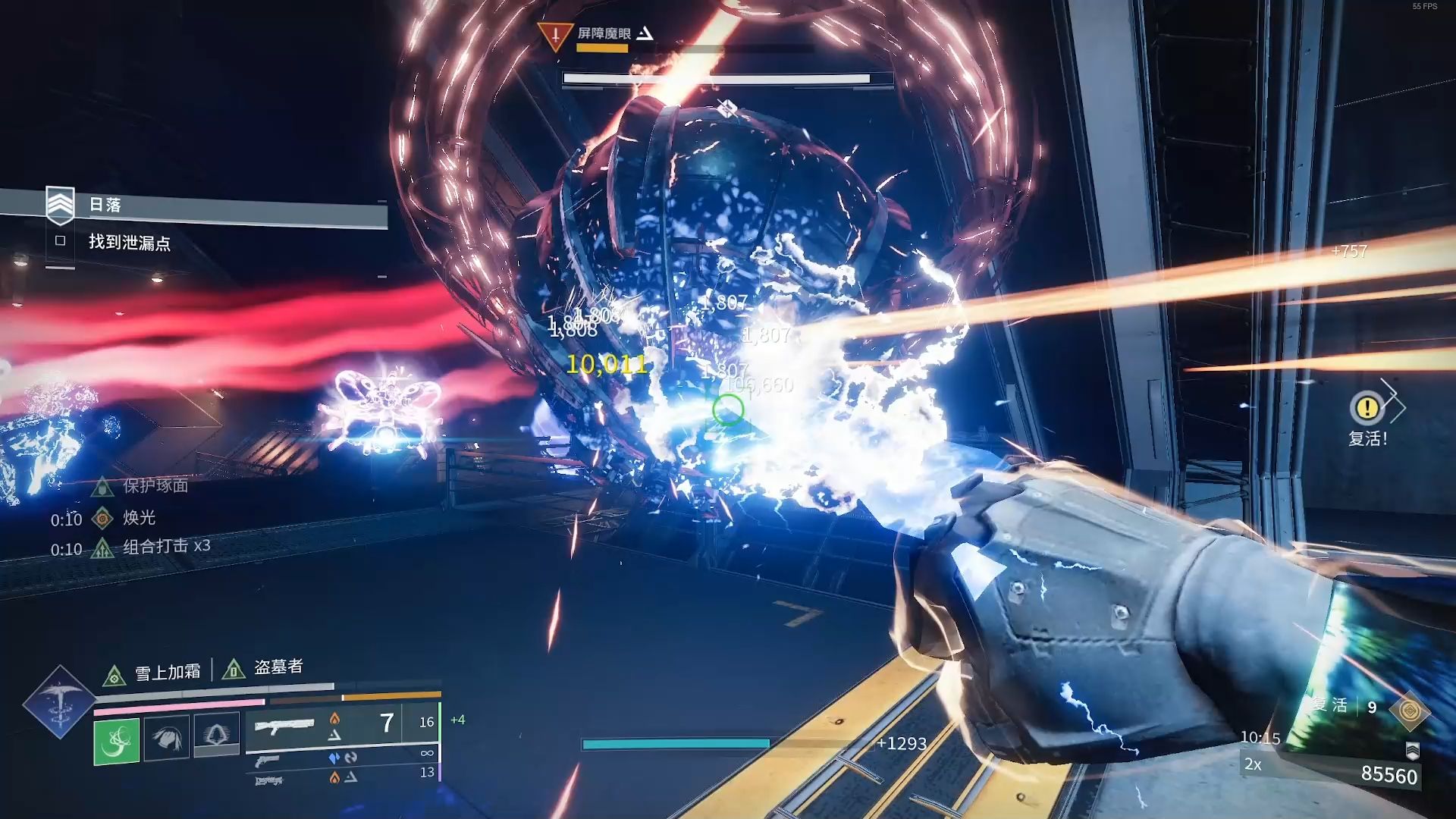Use the green grenade ability icon
The width and height of the screenshot is (1456, 819).
click(116, 740)
